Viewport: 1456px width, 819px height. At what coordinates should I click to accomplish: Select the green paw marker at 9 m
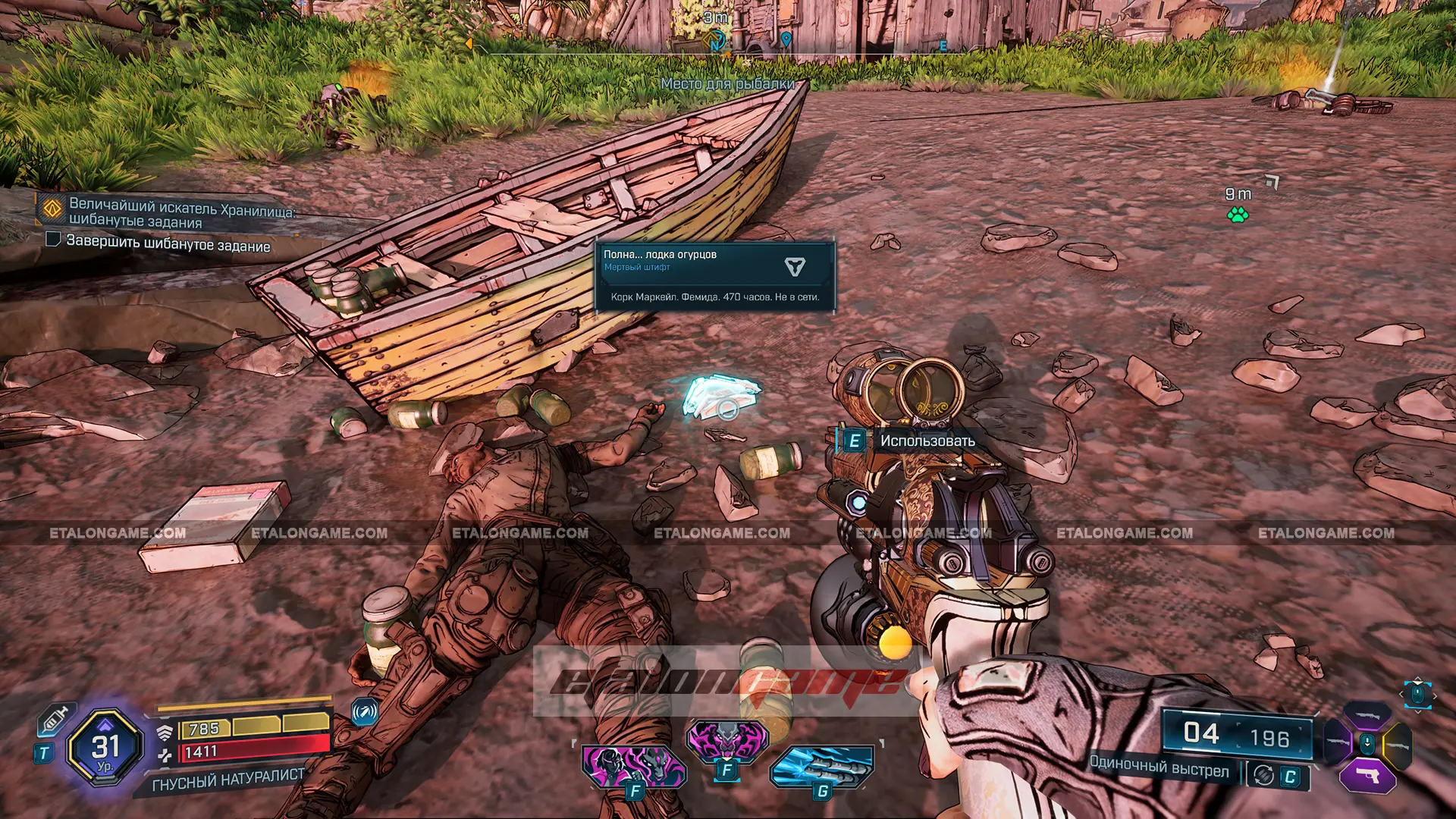click(1238, 215)
